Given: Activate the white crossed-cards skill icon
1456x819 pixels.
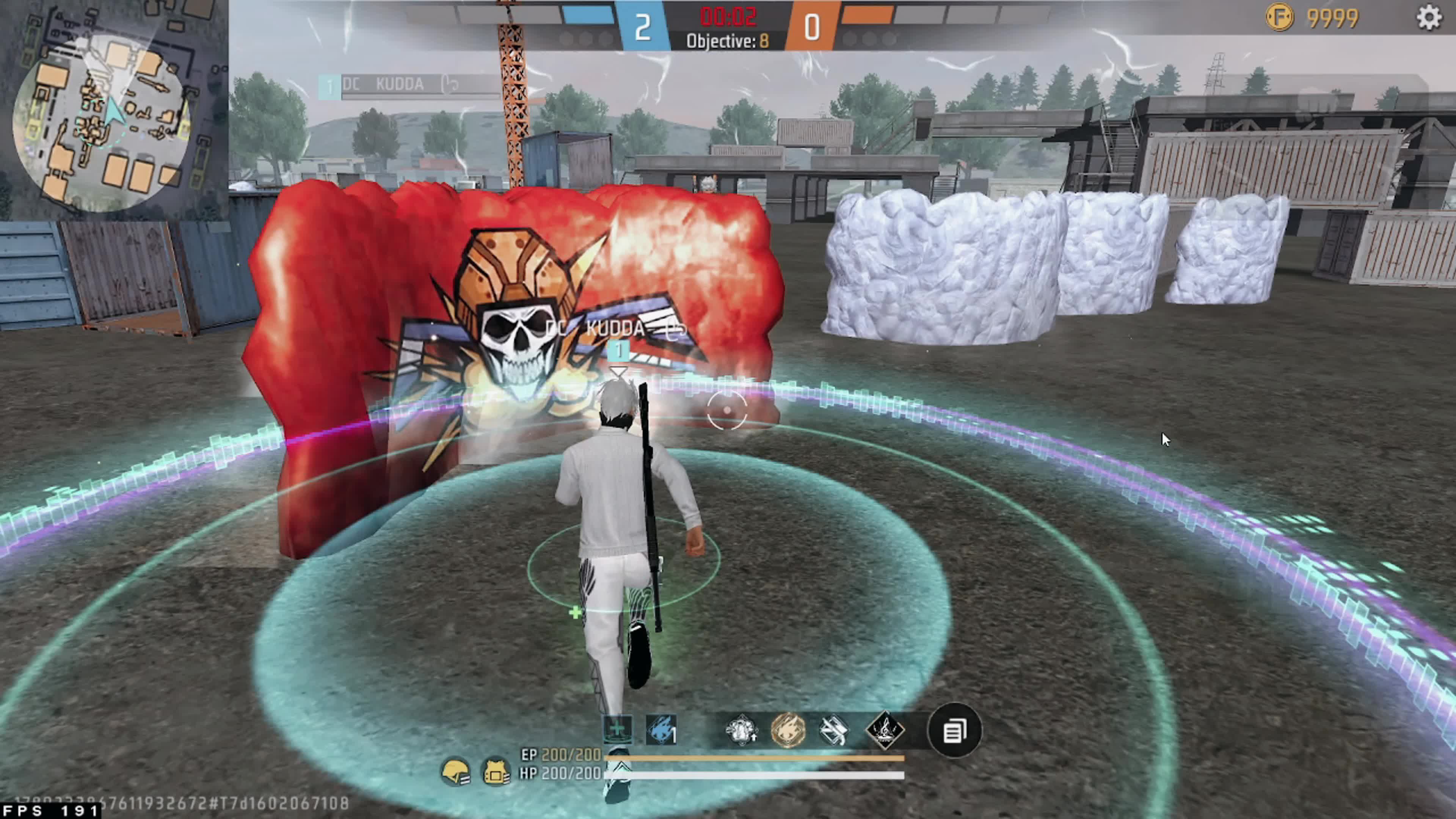Looking at the screenshot, I should click(x=834, y=730).
